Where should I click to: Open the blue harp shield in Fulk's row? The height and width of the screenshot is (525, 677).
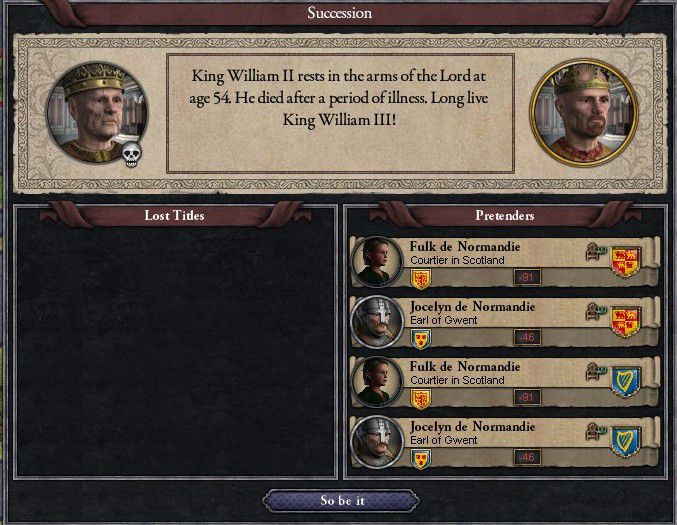point(625,382)
